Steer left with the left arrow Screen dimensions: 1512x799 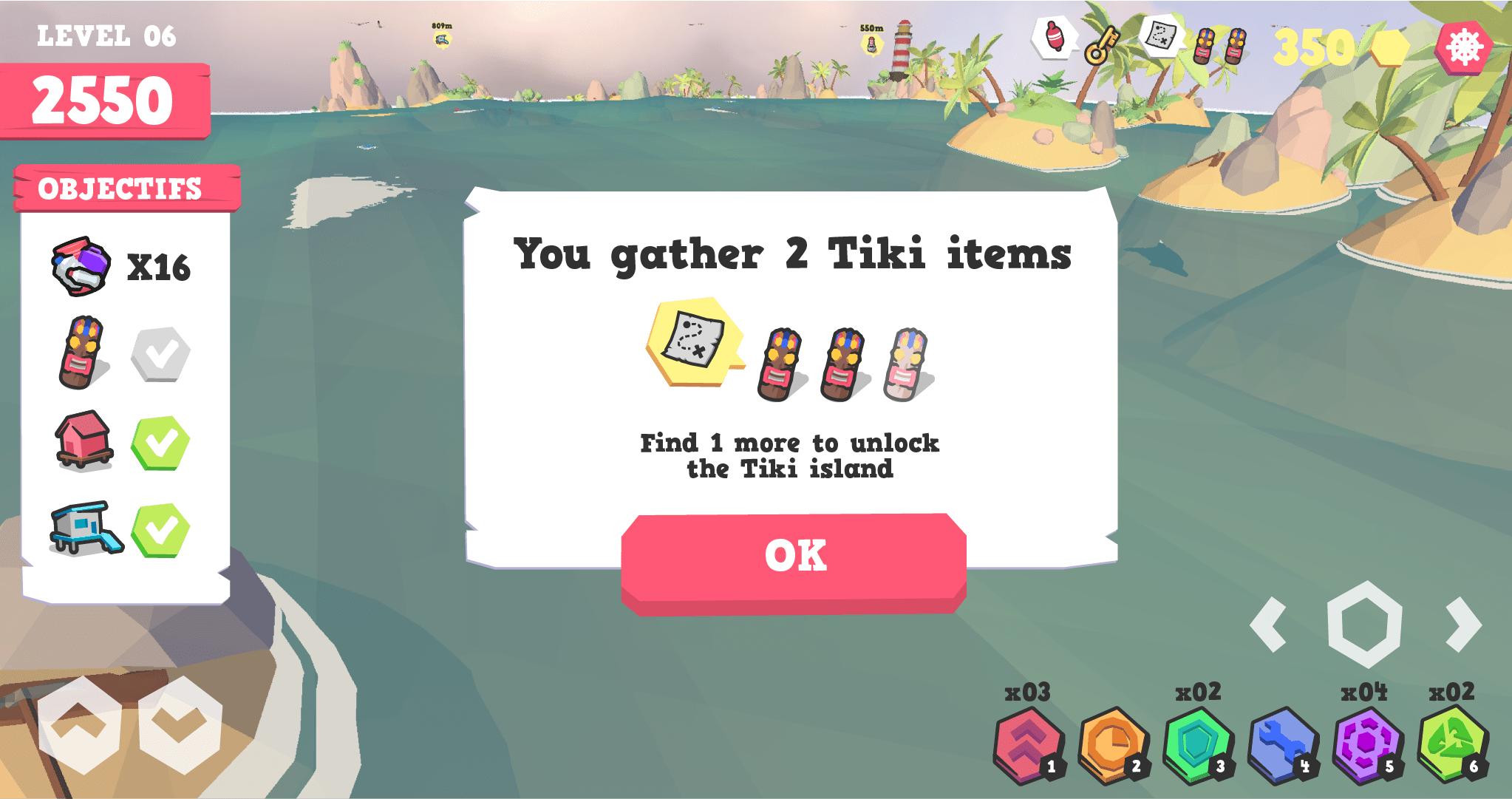[1270, 625]
